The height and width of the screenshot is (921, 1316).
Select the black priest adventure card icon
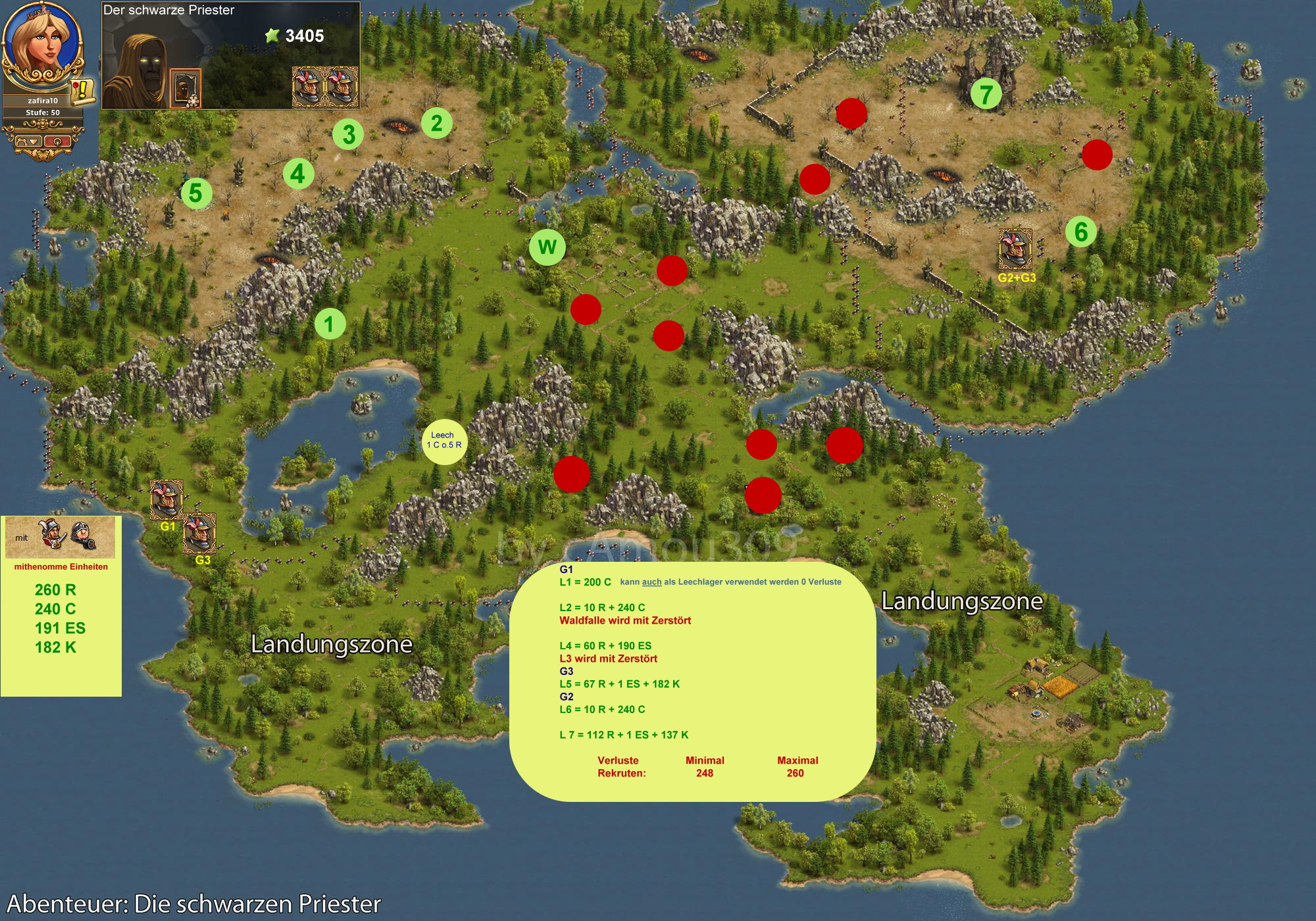pyautogui.click(x=185, y=87)
